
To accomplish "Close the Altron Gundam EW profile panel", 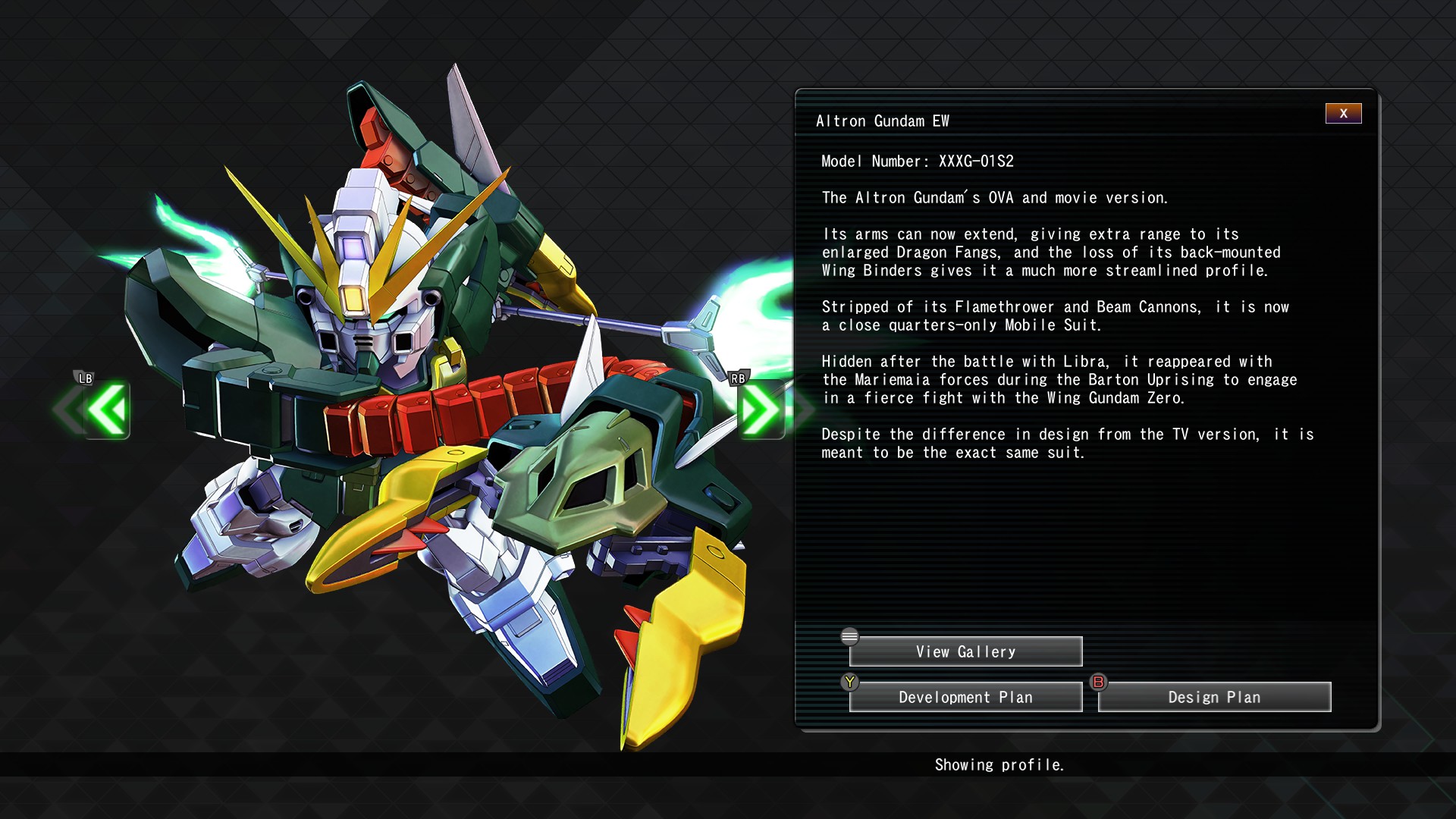I will point(1343,114).
